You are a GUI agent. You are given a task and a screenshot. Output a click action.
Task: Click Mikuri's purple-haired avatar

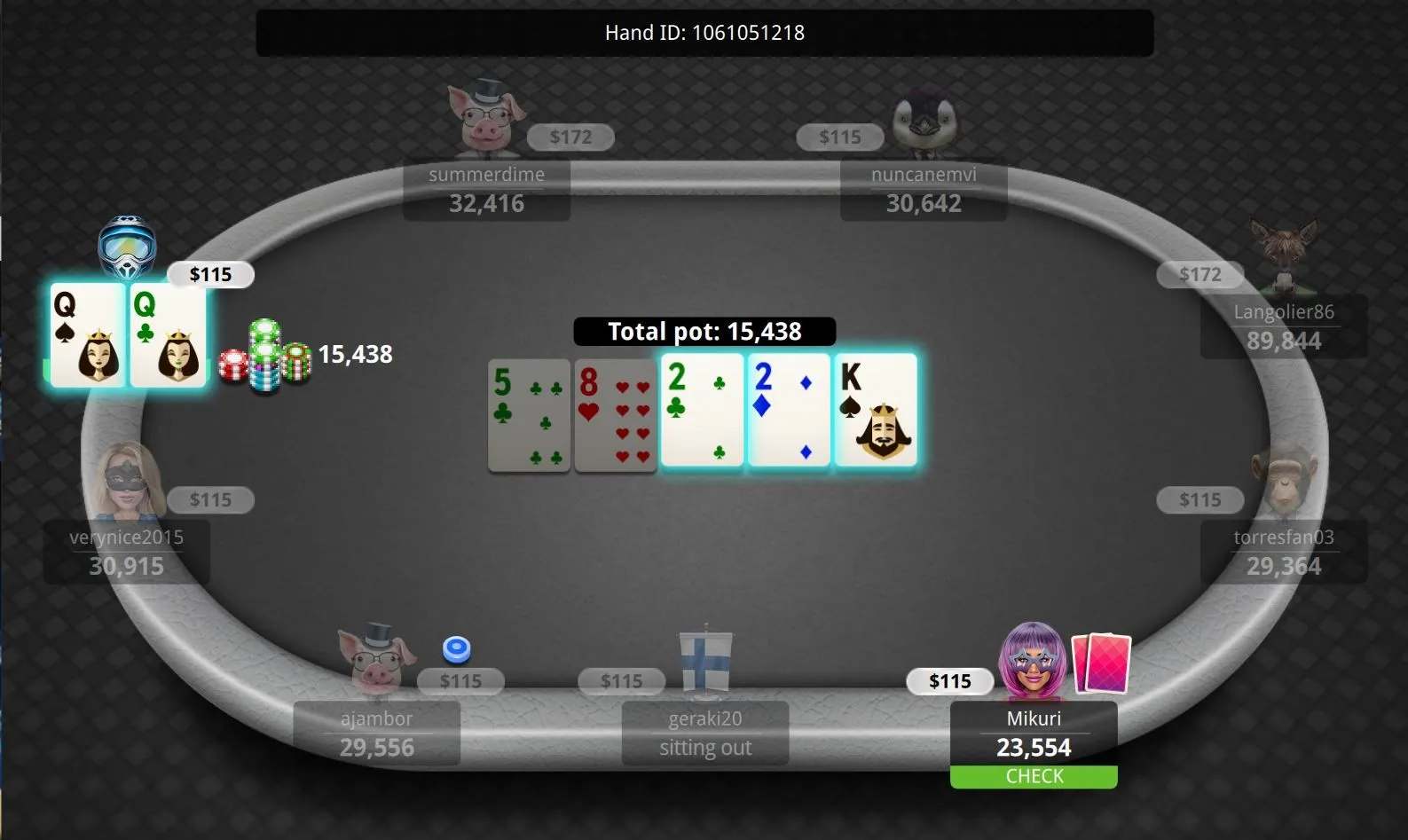click(x=1032, y=659)
